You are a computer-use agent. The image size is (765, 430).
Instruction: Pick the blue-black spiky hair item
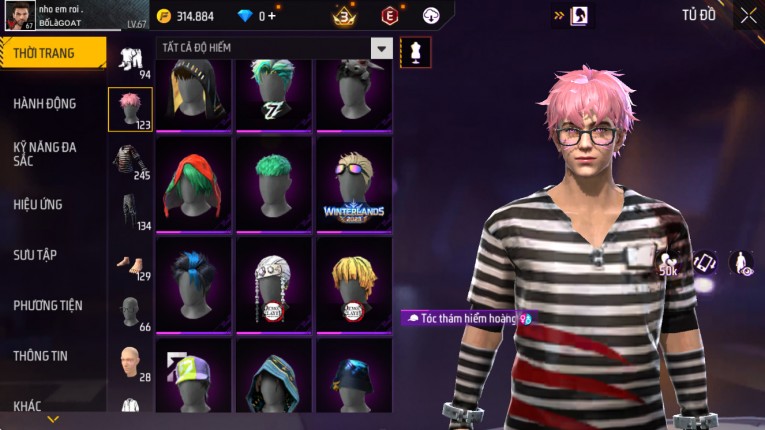coord(193,284)
